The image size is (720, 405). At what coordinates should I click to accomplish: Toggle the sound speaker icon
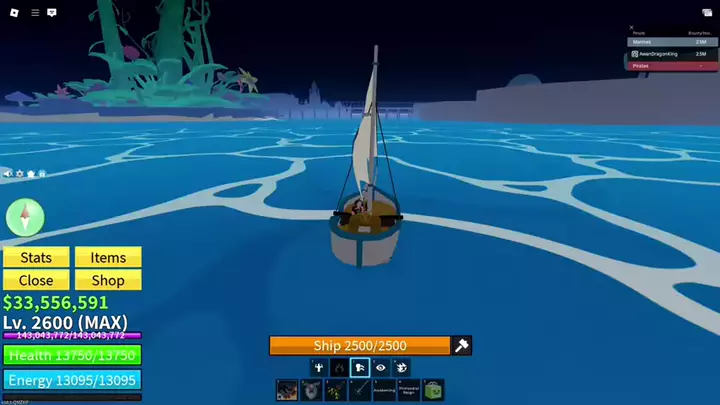tap(8, 174)
